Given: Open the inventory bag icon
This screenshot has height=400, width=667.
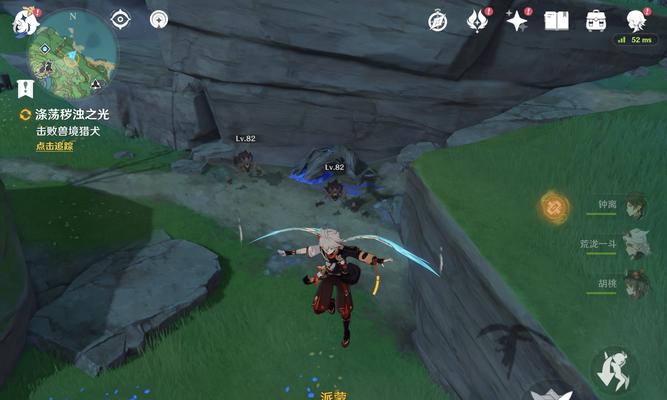Looking at the screenshot, I should 596,20.
